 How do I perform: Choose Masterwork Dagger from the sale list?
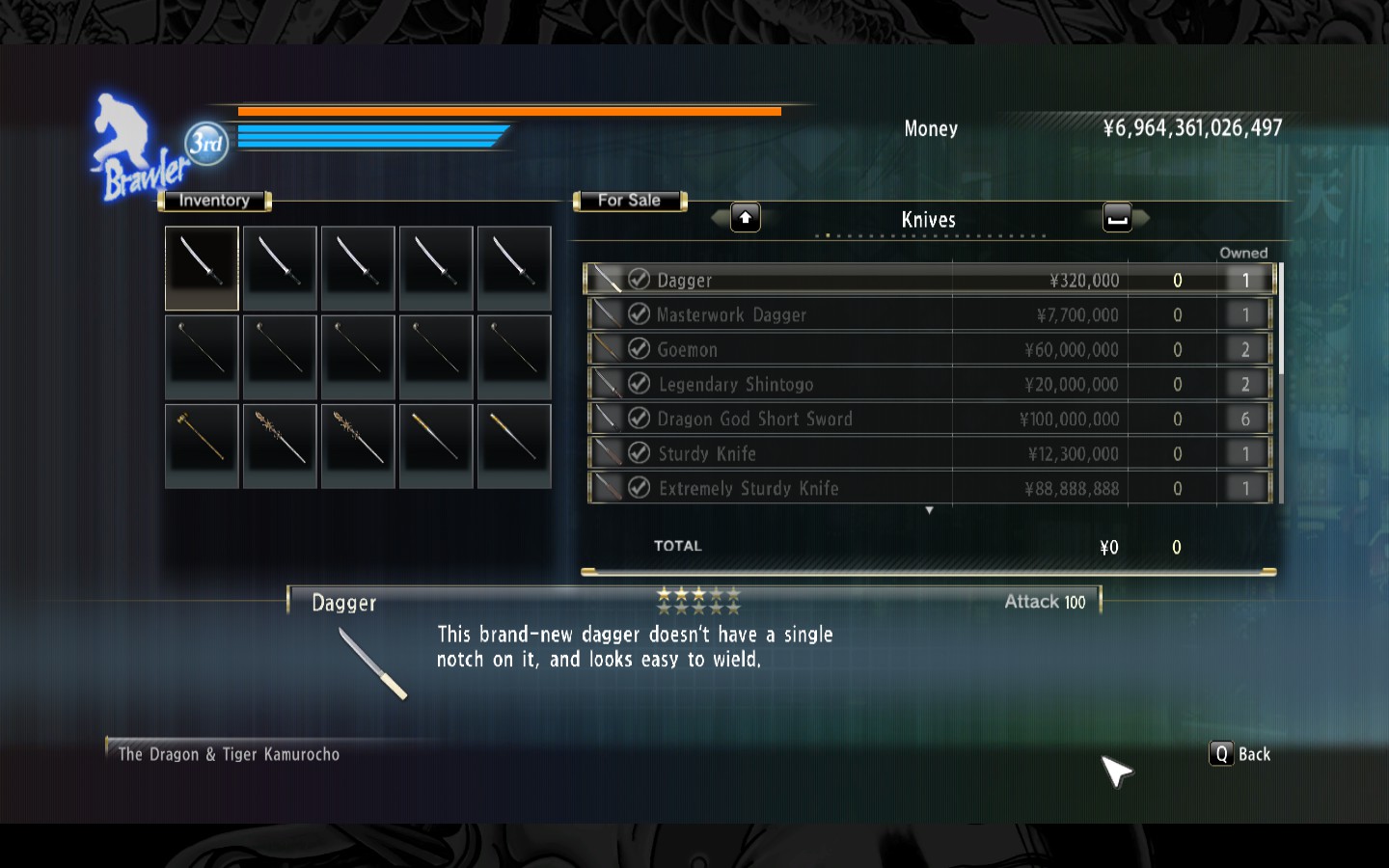(x=868, y=314)
